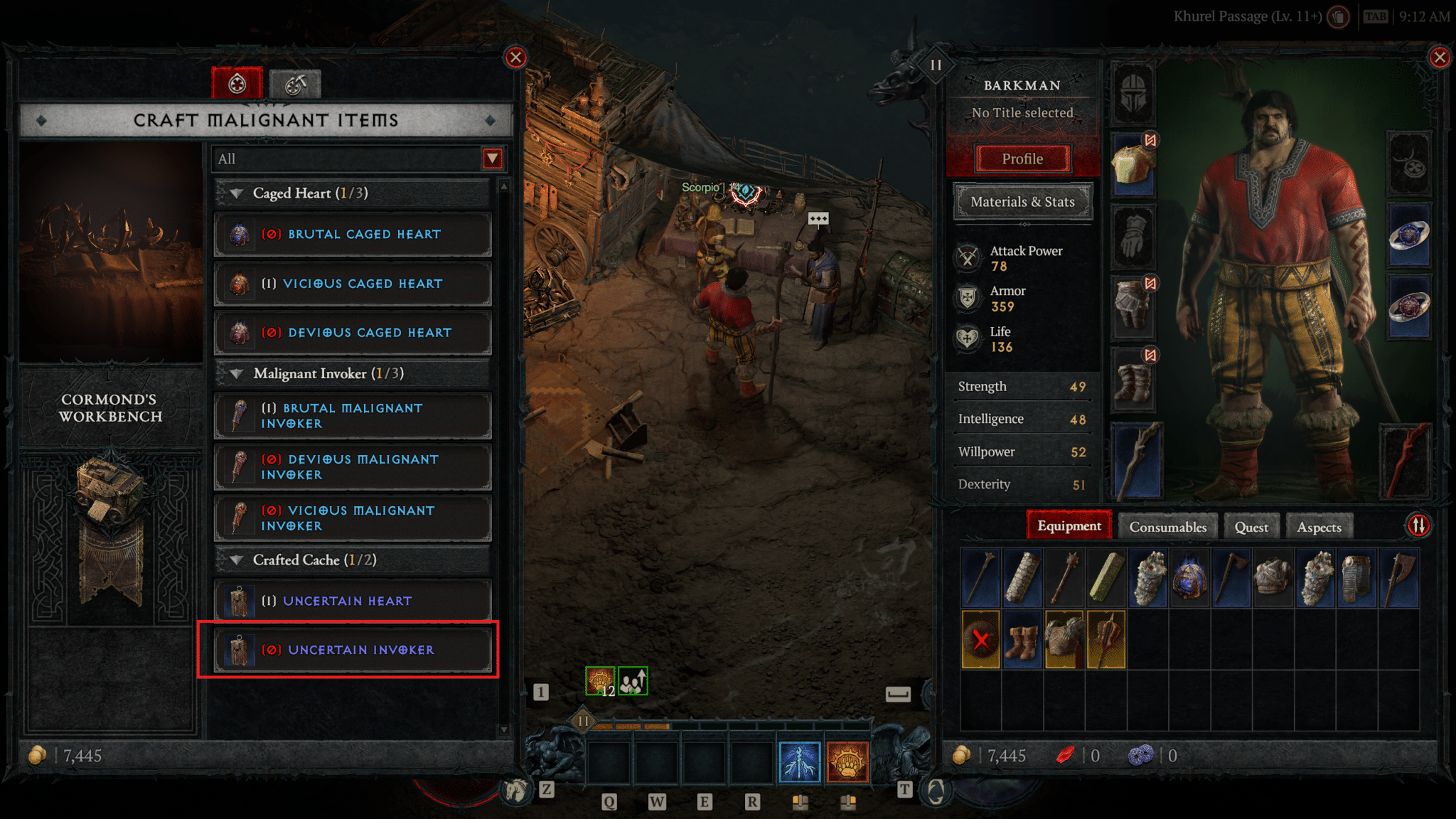The width and height of the screenshot is (1456, 819).
Task: Choose the Vicious Malignant Invoker recipe
Action: point(353,518)
